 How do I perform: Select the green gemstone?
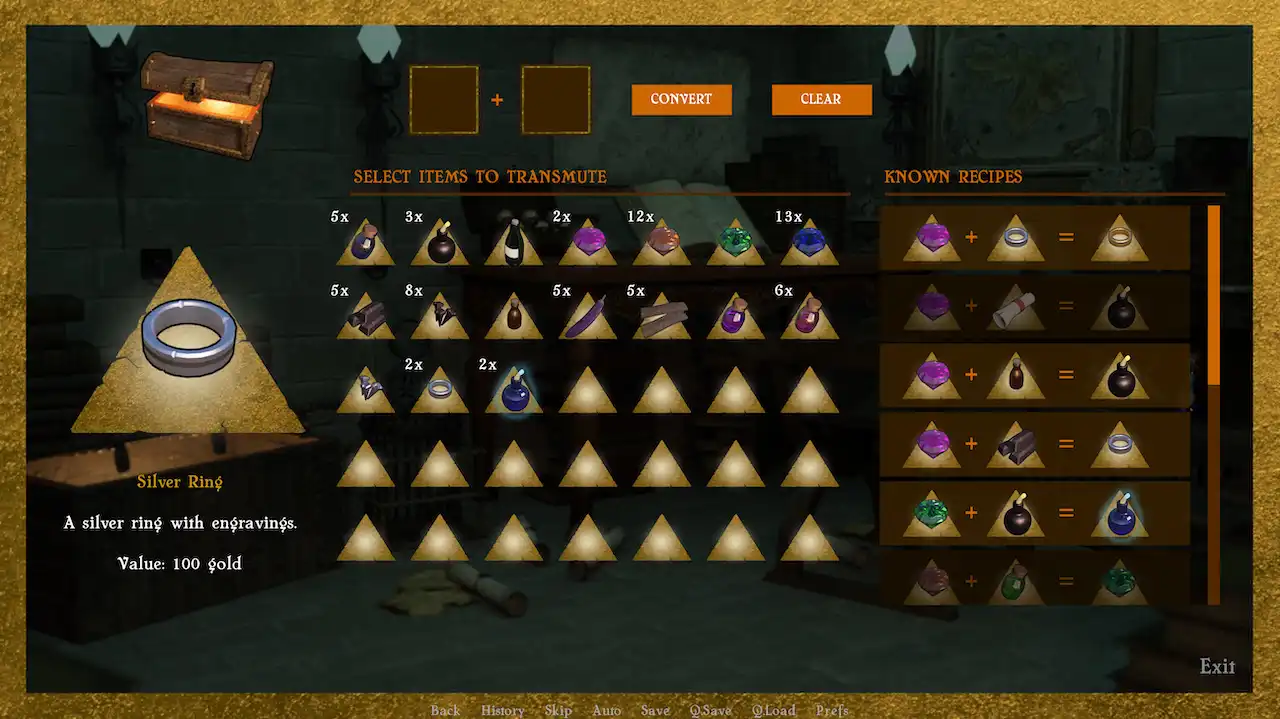point(735,243)
